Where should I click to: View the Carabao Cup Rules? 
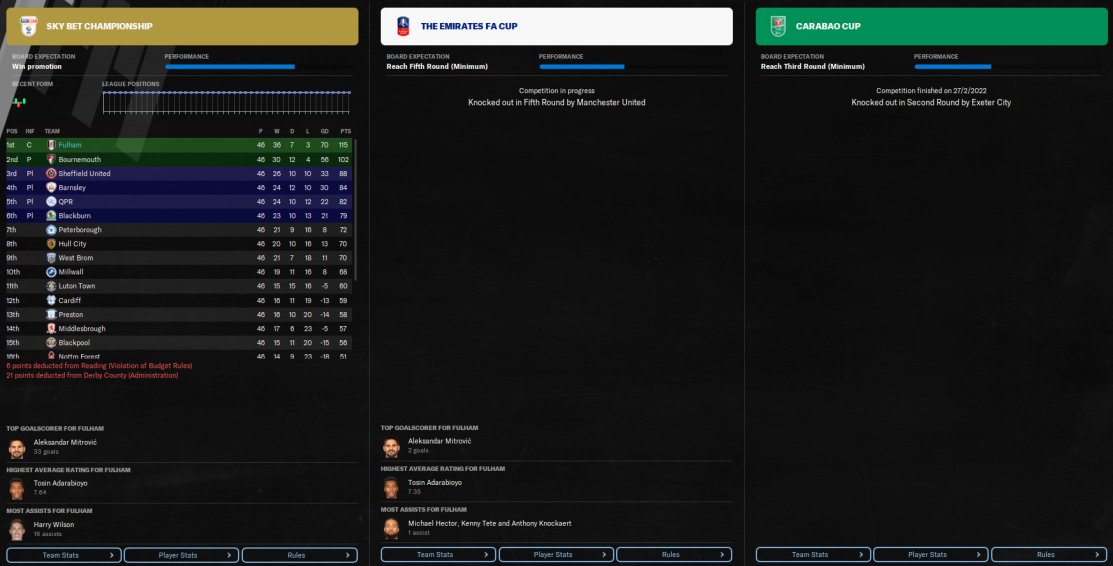[1046, 554]
